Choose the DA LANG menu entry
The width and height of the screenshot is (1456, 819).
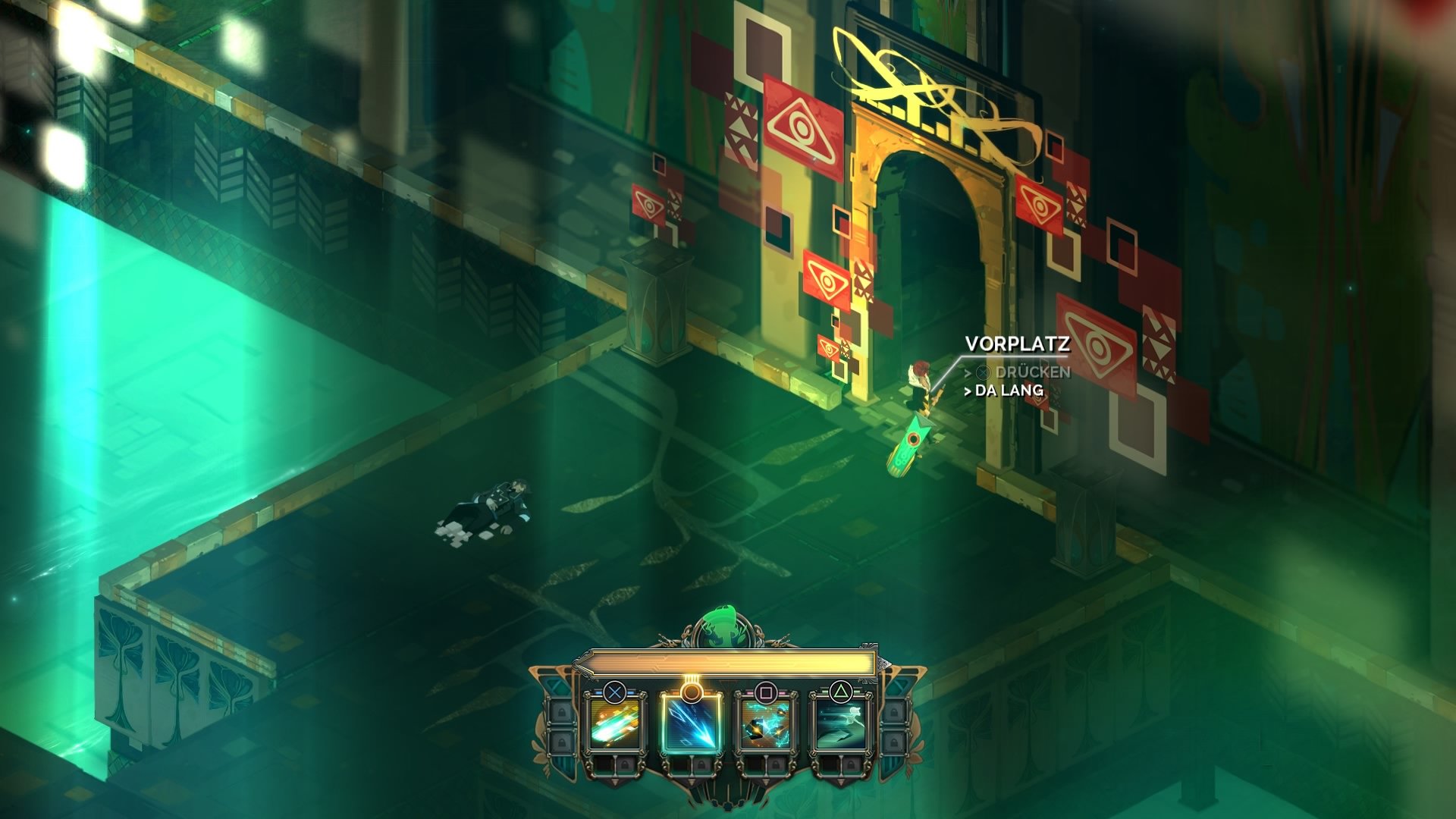click(x=1009, y=390)
